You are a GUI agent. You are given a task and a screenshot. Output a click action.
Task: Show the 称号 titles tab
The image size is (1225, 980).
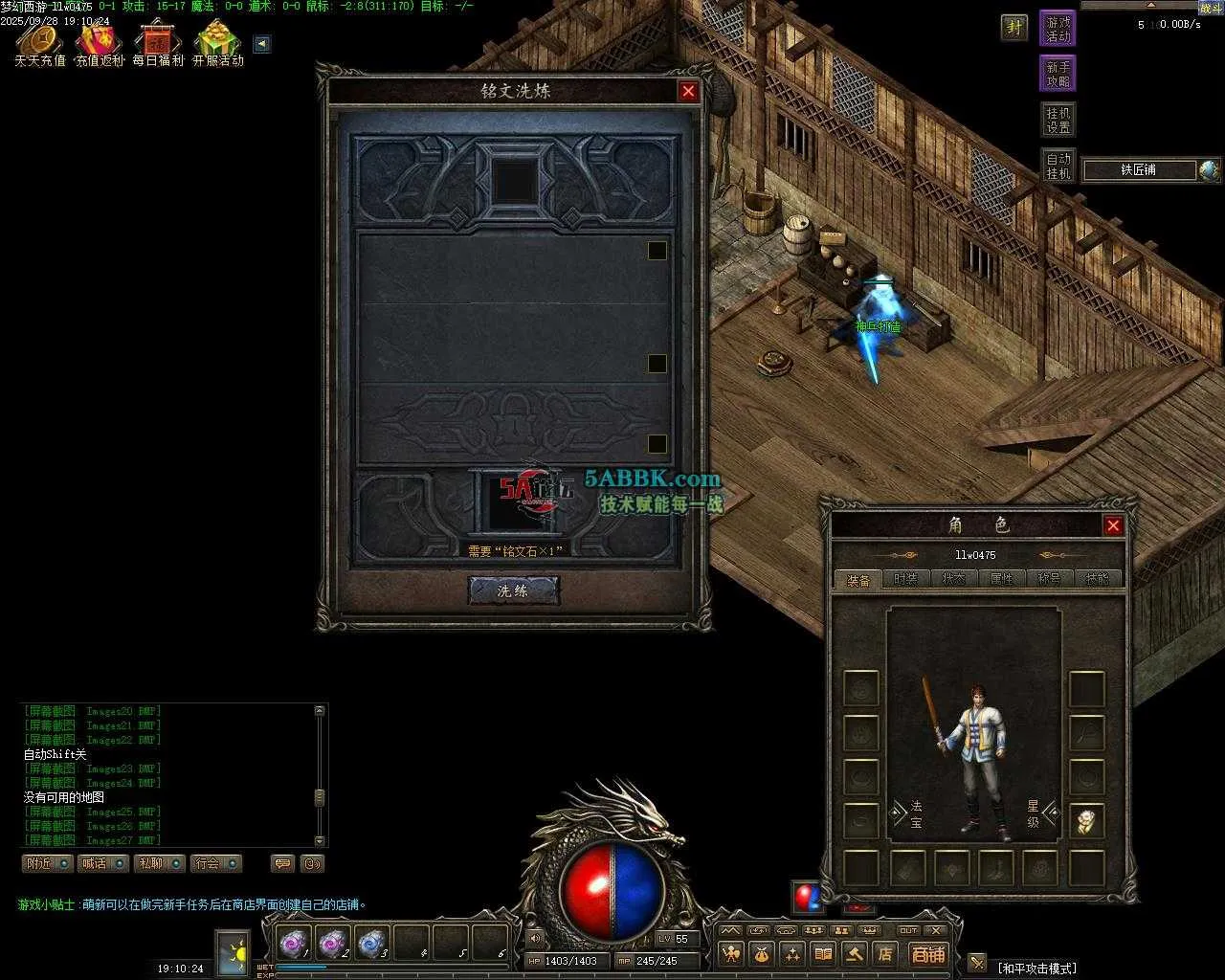tap(1049, 579)
